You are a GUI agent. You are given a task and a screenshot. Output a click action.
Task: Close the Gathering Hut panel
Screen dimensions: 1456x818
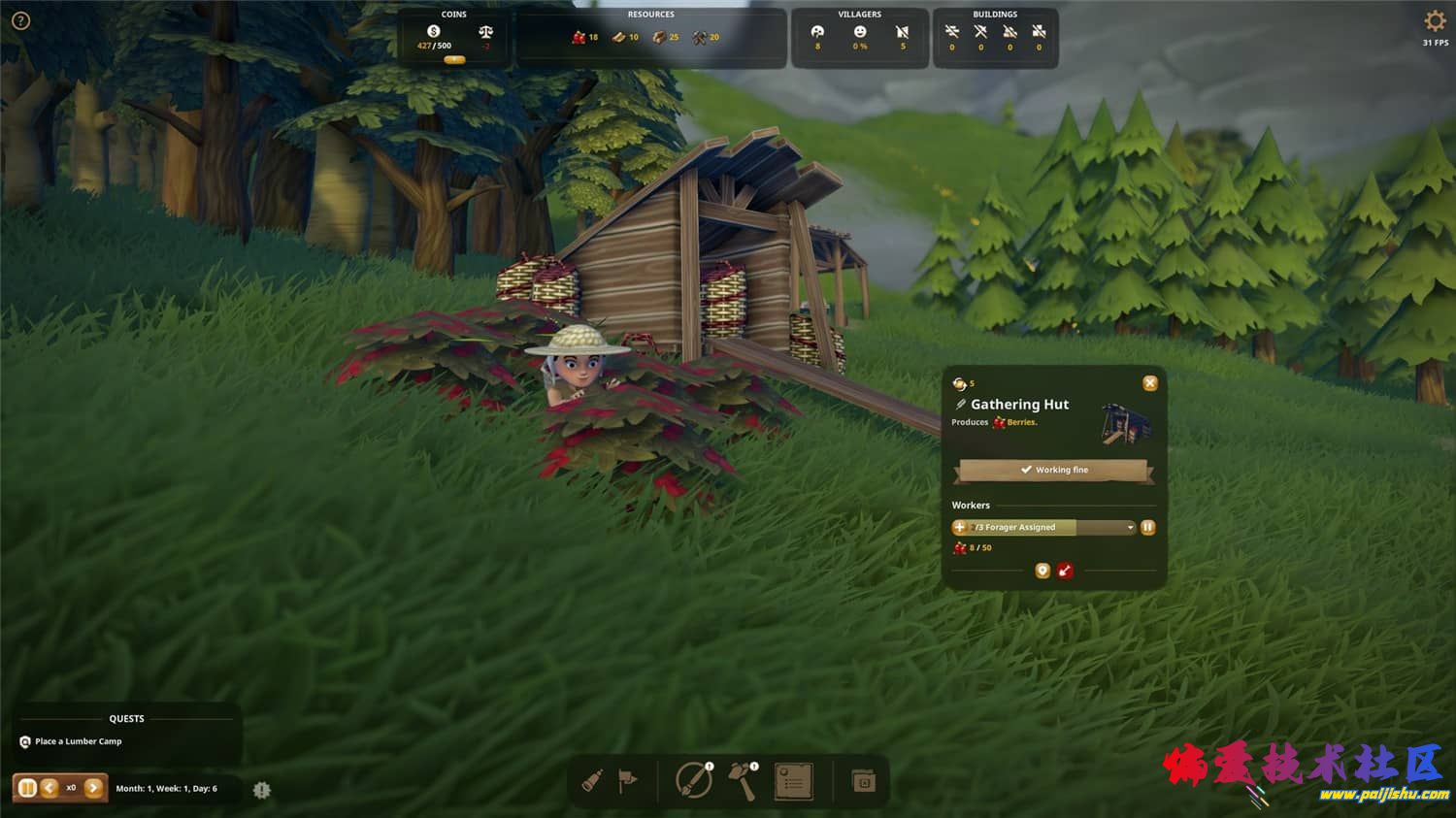point(1150,383)
